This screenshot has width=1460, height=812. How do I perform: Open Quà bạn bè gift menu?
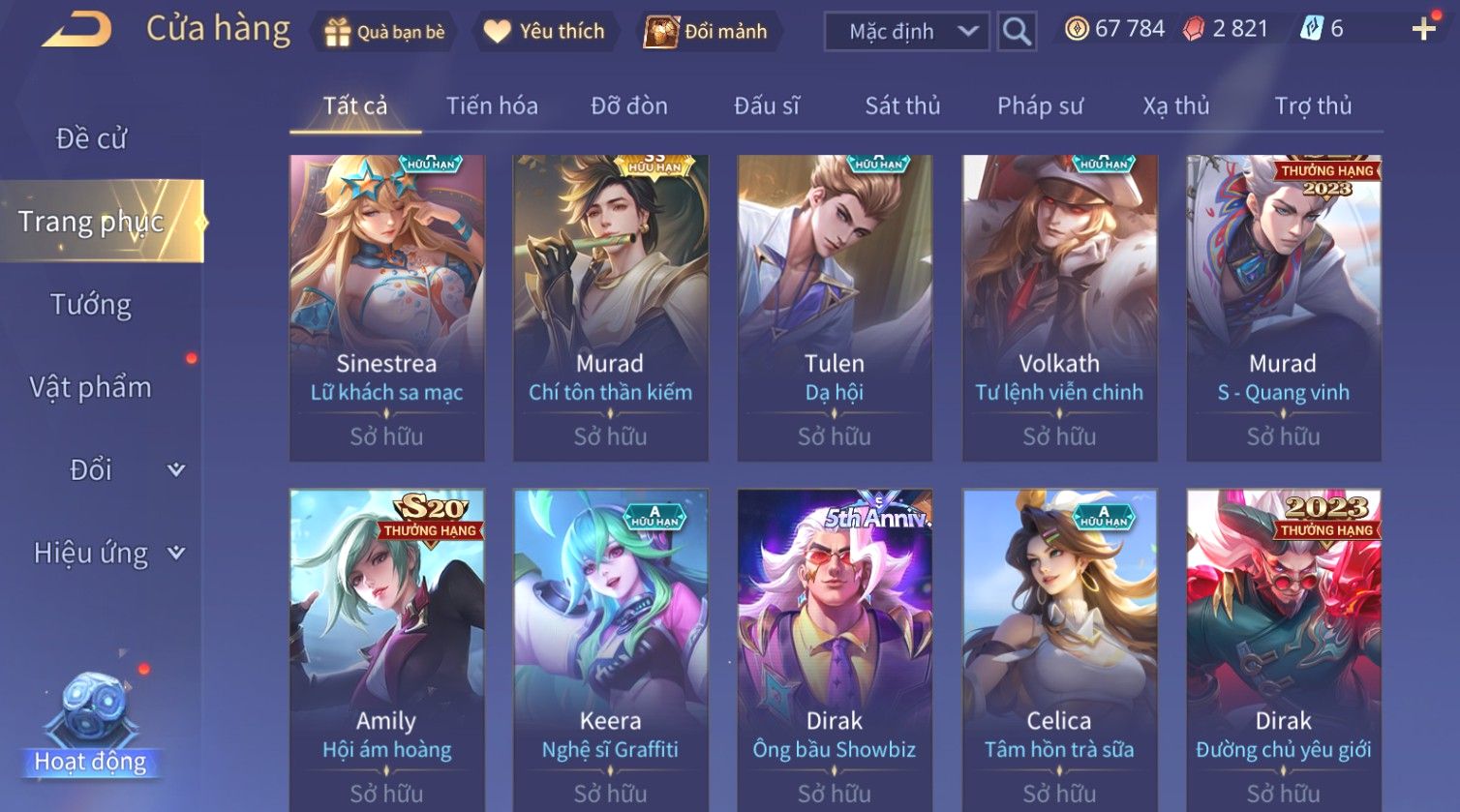coord(385,32)
